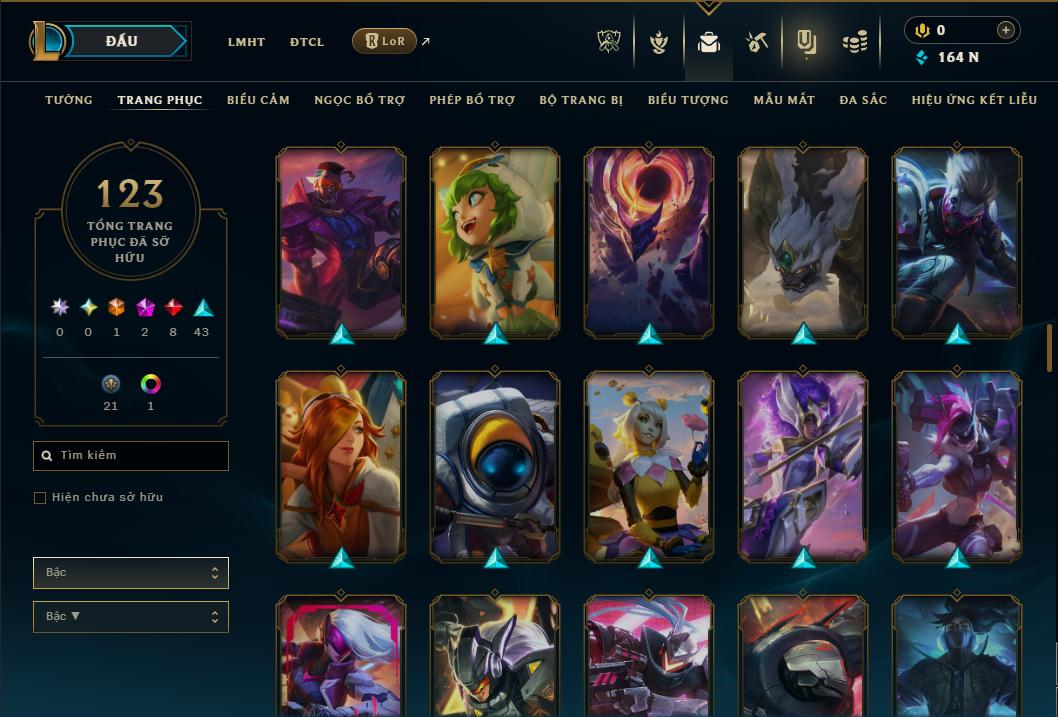The width and height of the screenshot is (1058, 717).
Task: Show the PHÉP BỔ TRỢ tab
Action: tap(472, 100)
